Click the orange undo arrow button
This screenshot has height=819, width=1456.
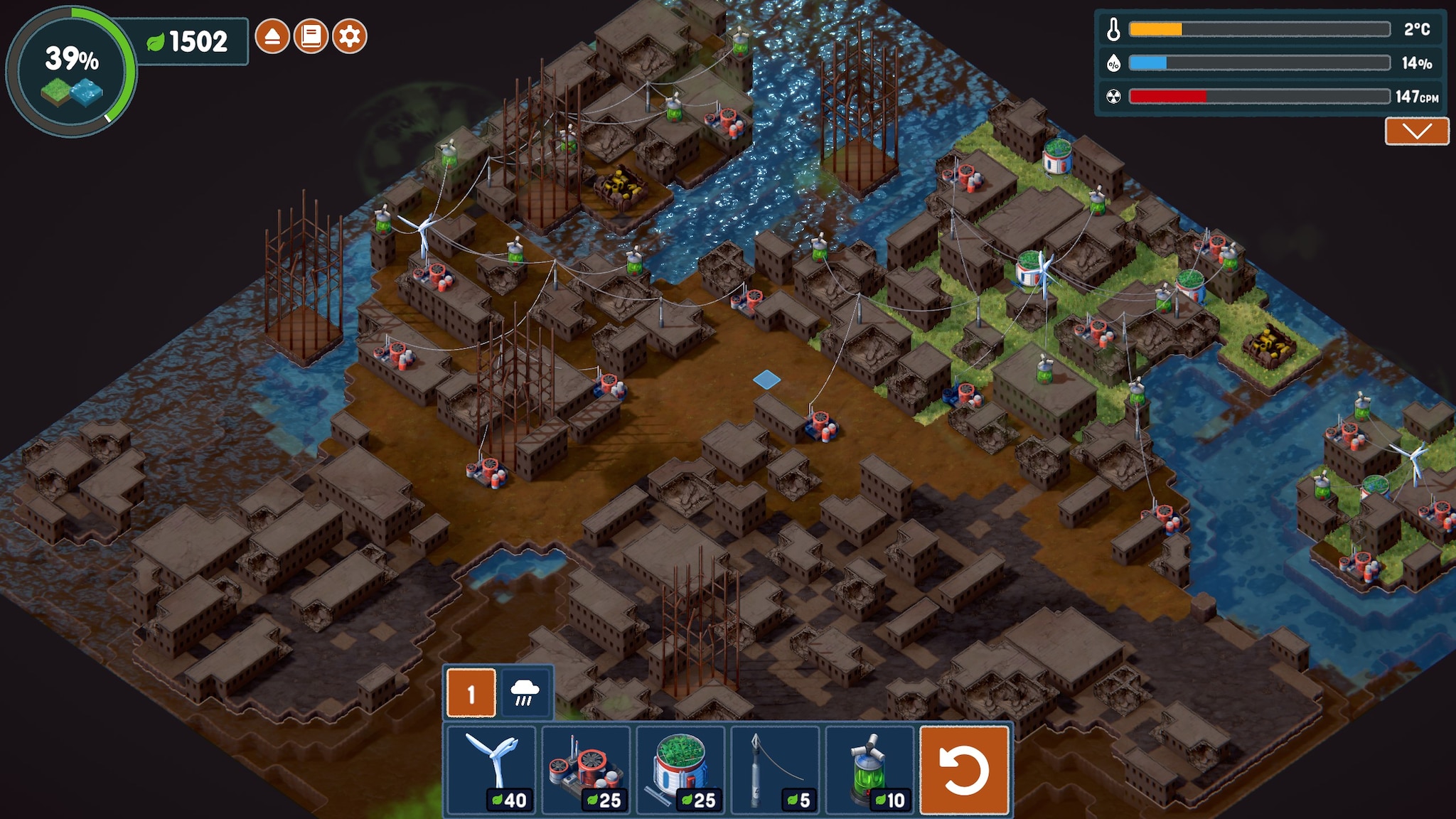pos(965,769)
